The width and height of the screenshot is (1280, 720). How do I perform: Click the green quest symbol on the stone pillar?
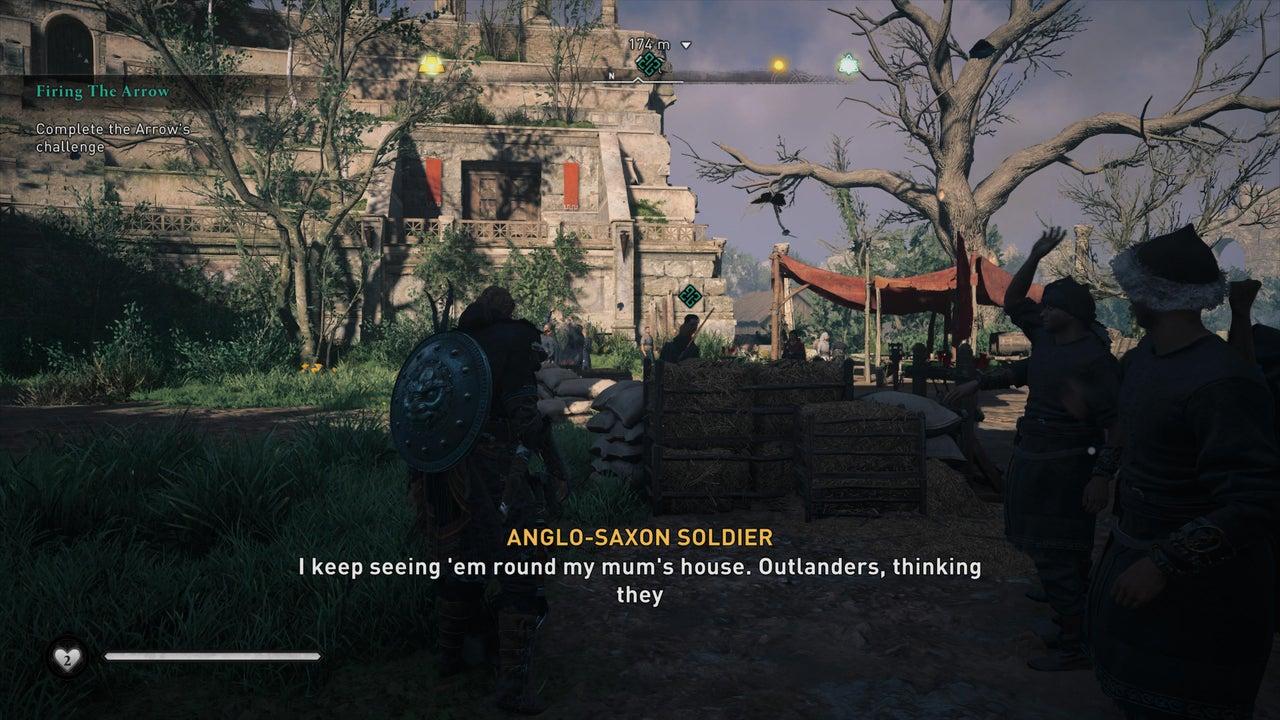click(688, 296)
